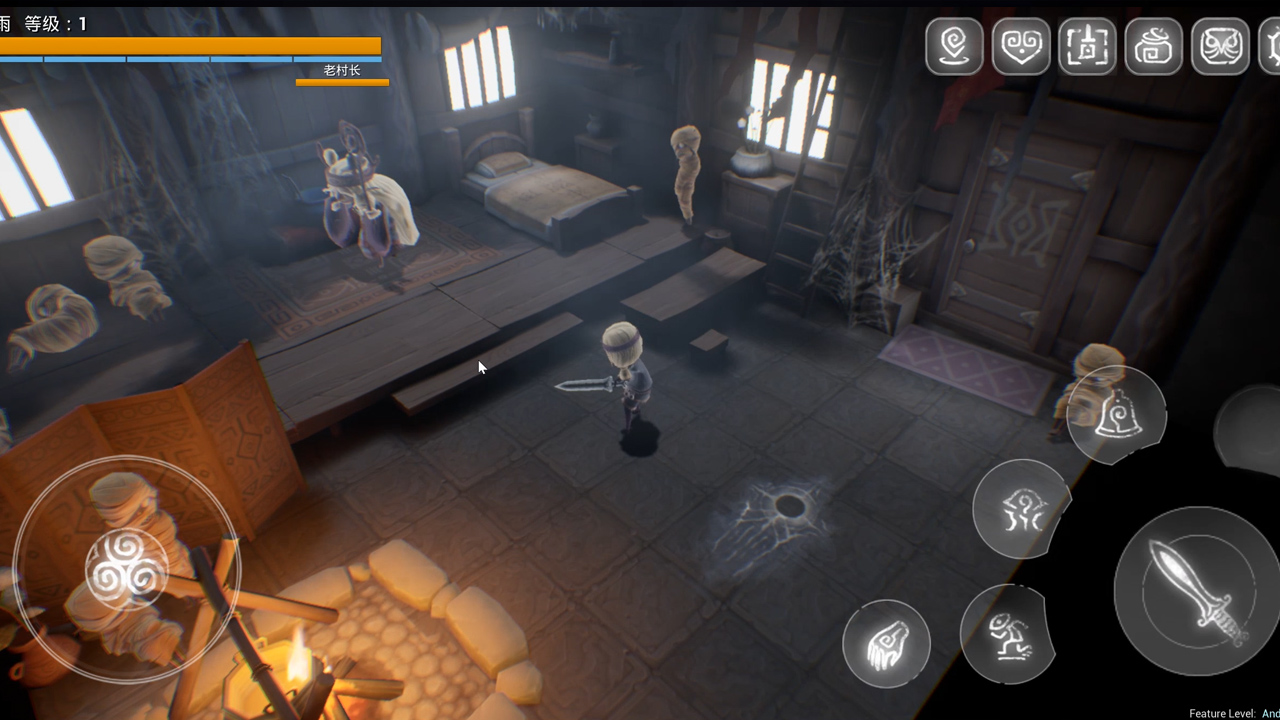Trigger the crouching figure dodge button
This screenshot has width=1280, height=720.
coord(1007,634)
